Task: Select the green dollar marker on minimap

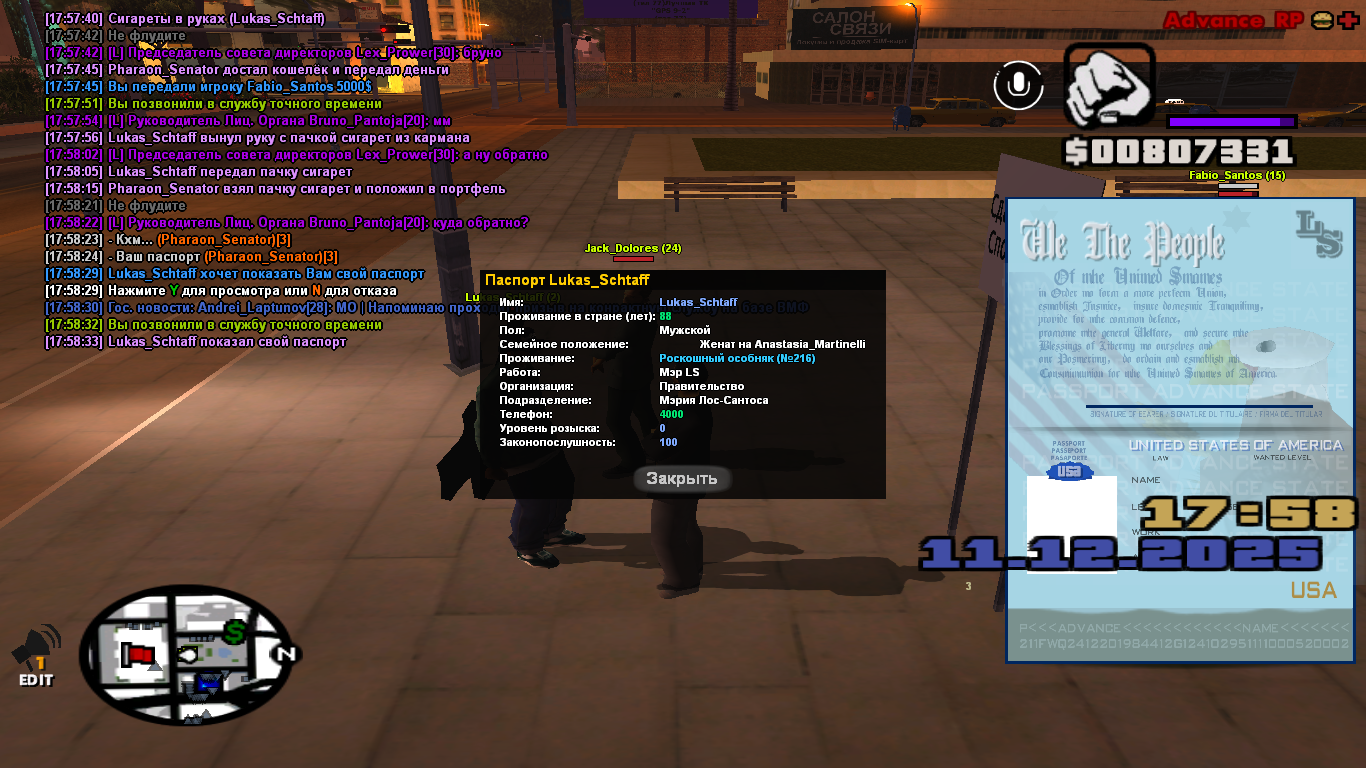Action: coord(234,632)
